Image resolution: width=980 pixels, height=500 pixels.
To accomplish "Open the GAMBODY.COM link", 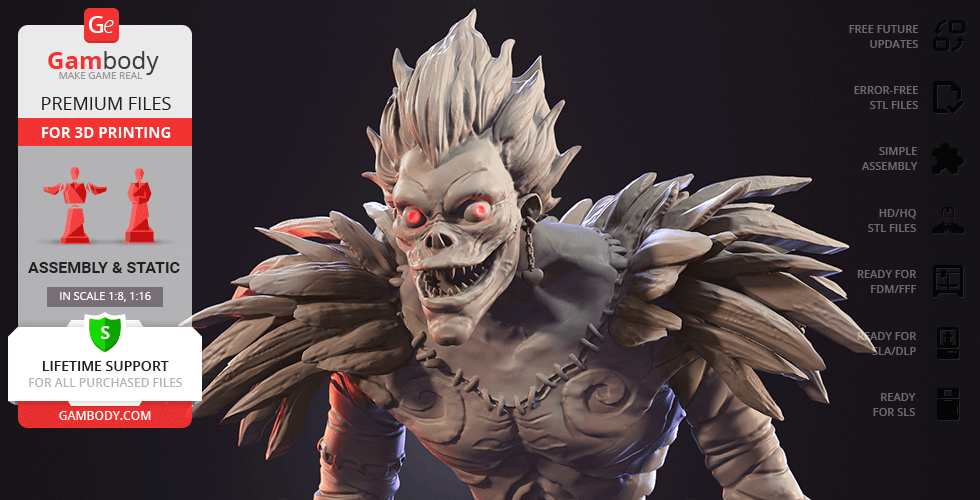I will coord(105,414).
